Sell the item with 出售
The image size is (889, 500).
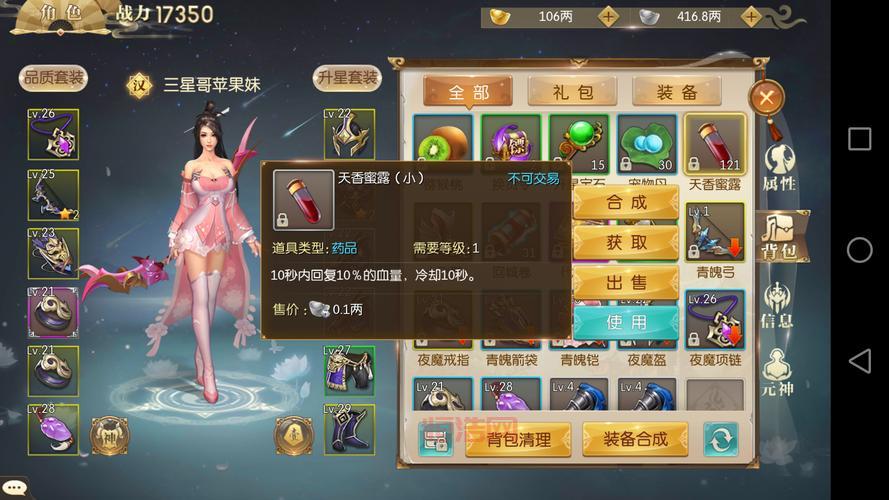click(626, 282)
